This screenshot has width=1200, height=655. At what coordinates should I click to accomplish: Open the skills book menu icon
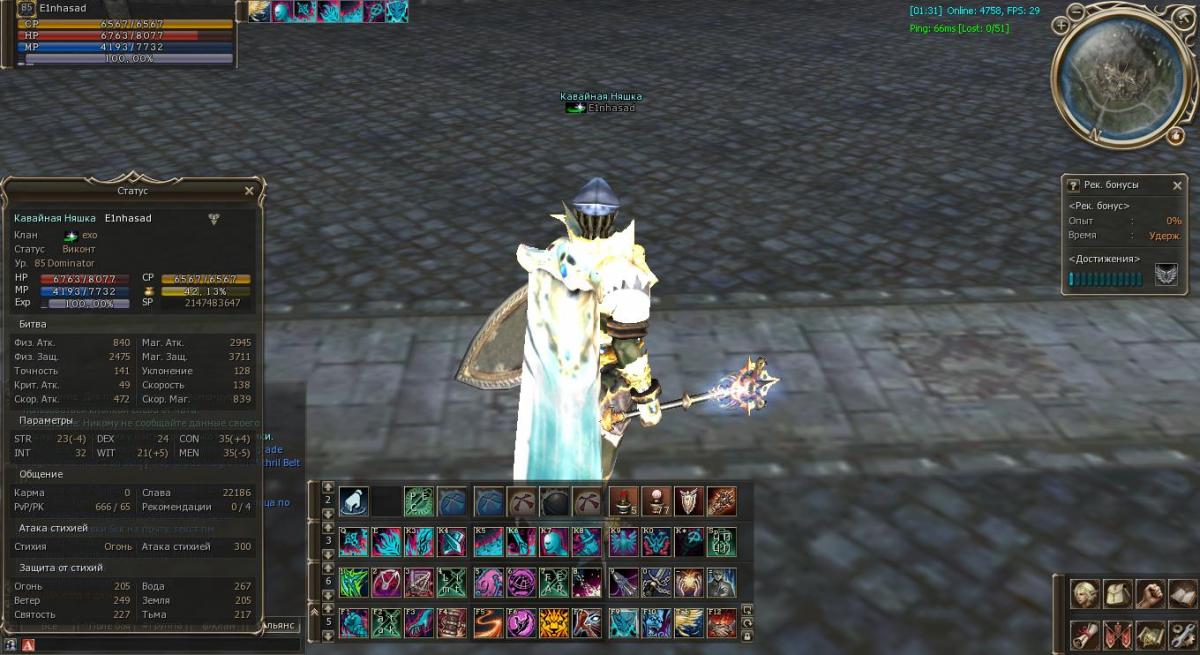[x=1182, y=594]
